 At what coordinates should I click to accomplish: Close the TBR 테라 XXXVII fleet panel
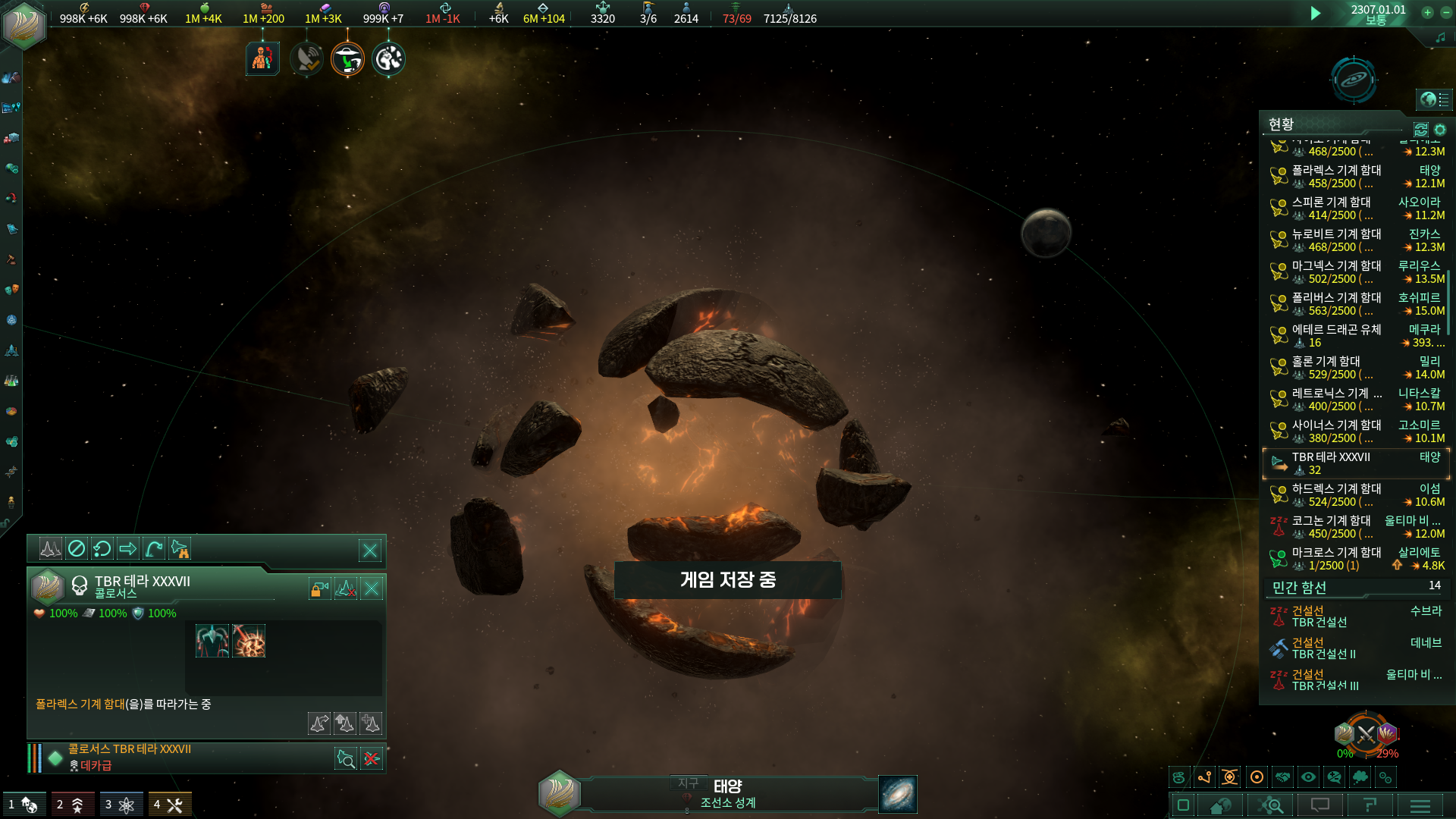[x=372, y=588]
